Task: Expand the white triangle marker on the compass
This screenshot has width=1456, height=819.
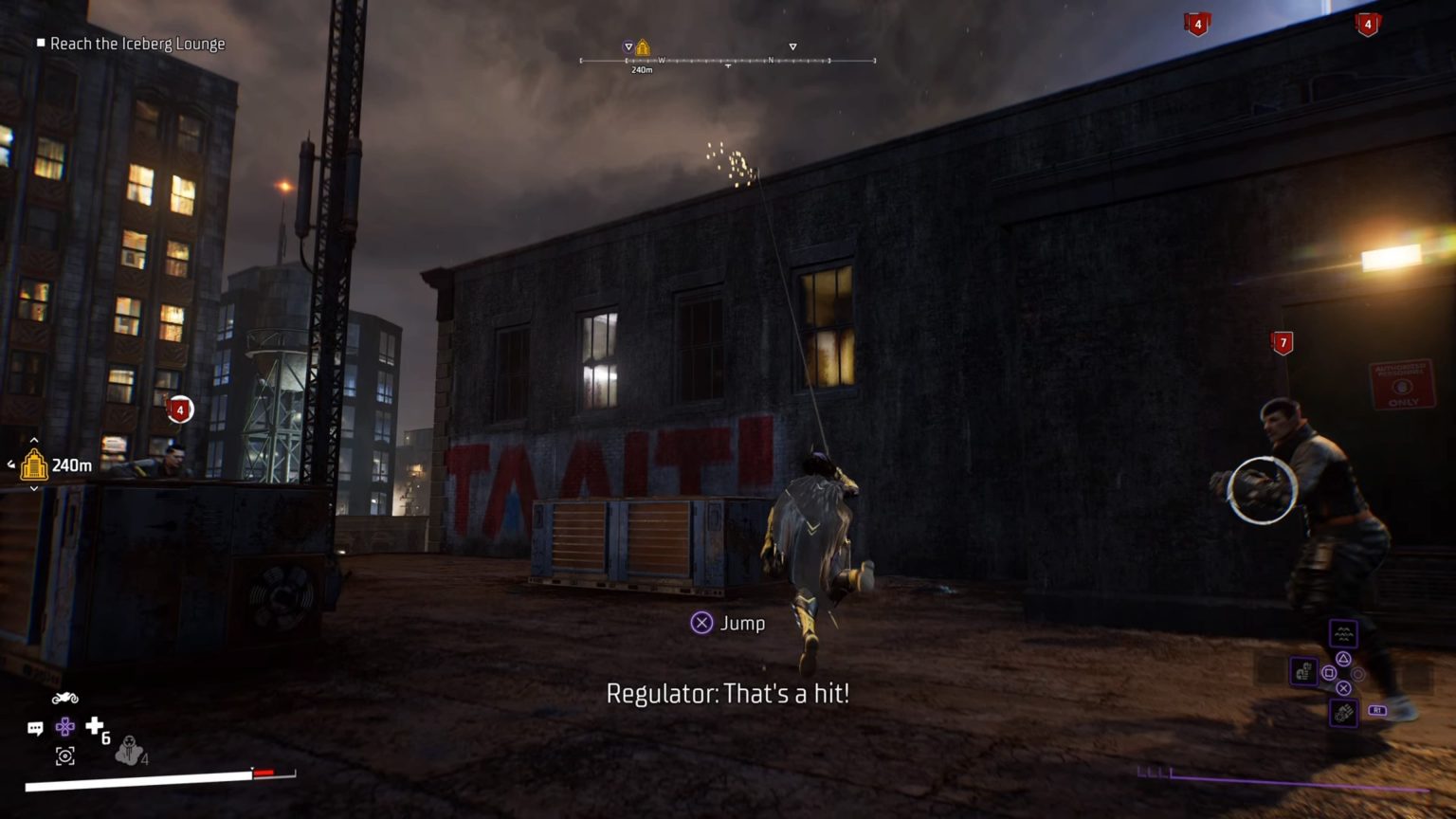Action: click(792, 47)
